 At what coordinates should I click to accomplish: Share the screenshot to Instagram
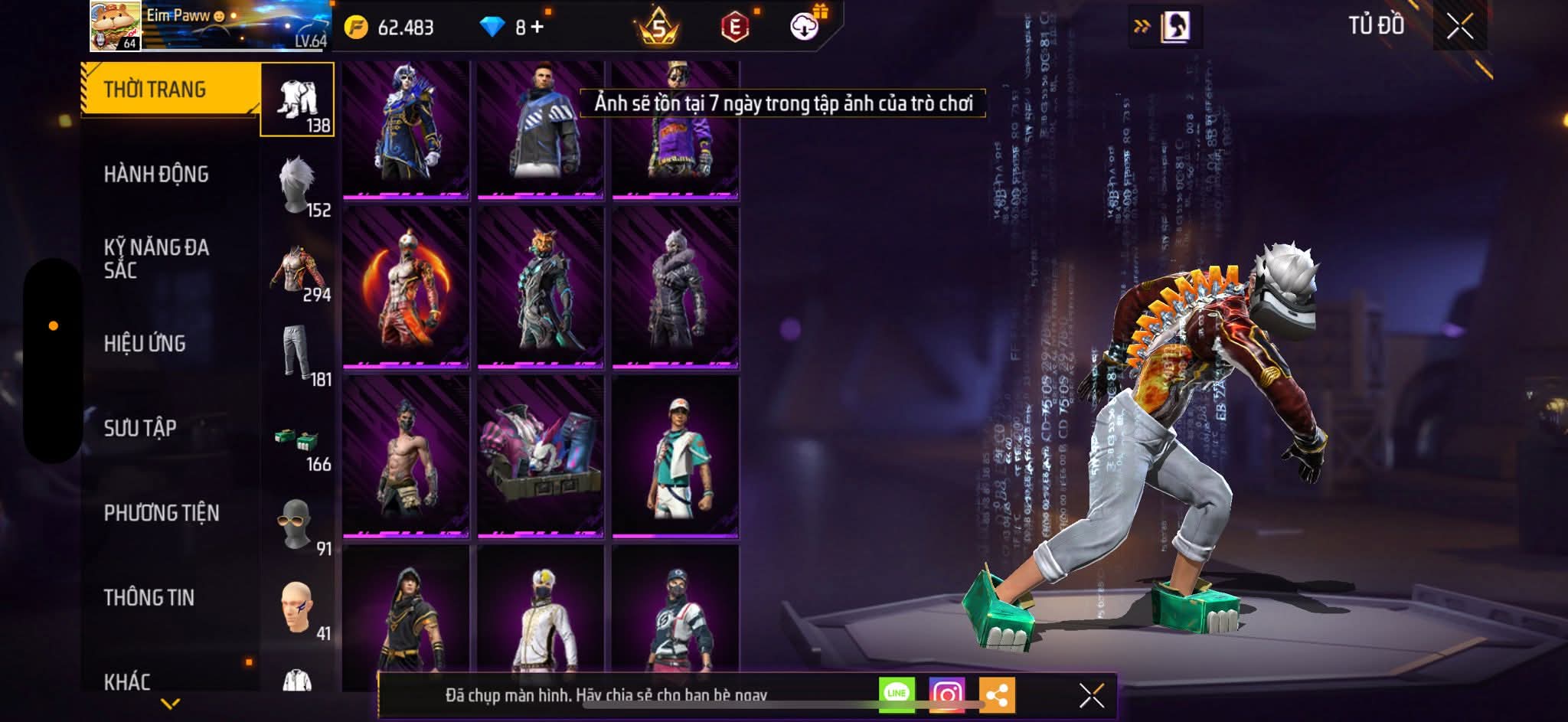pos(946,694)
